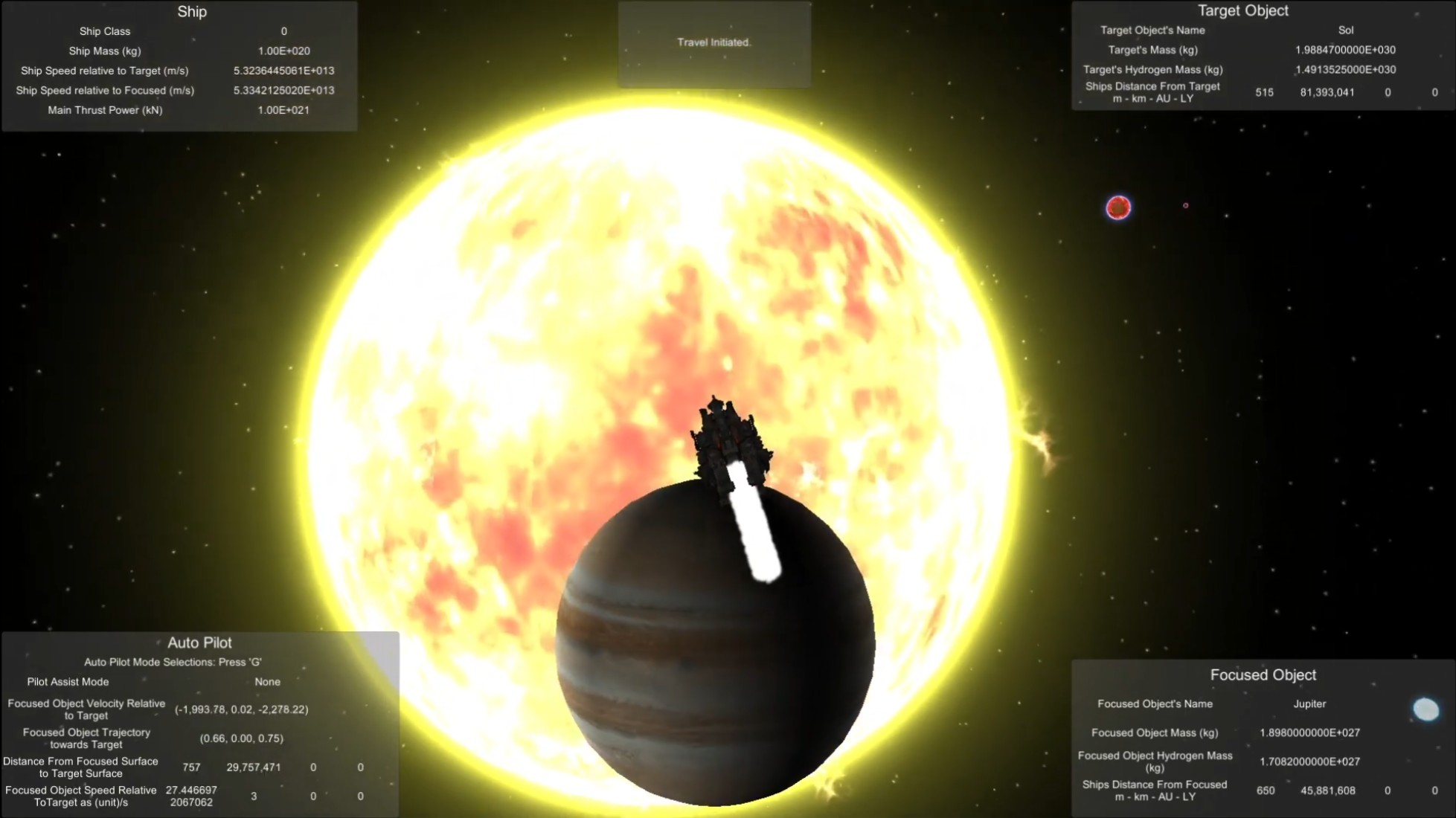Click the small moon dot beside the red planet
The width and height of the screenshot is (1456, 818).
coord(1187,206)
